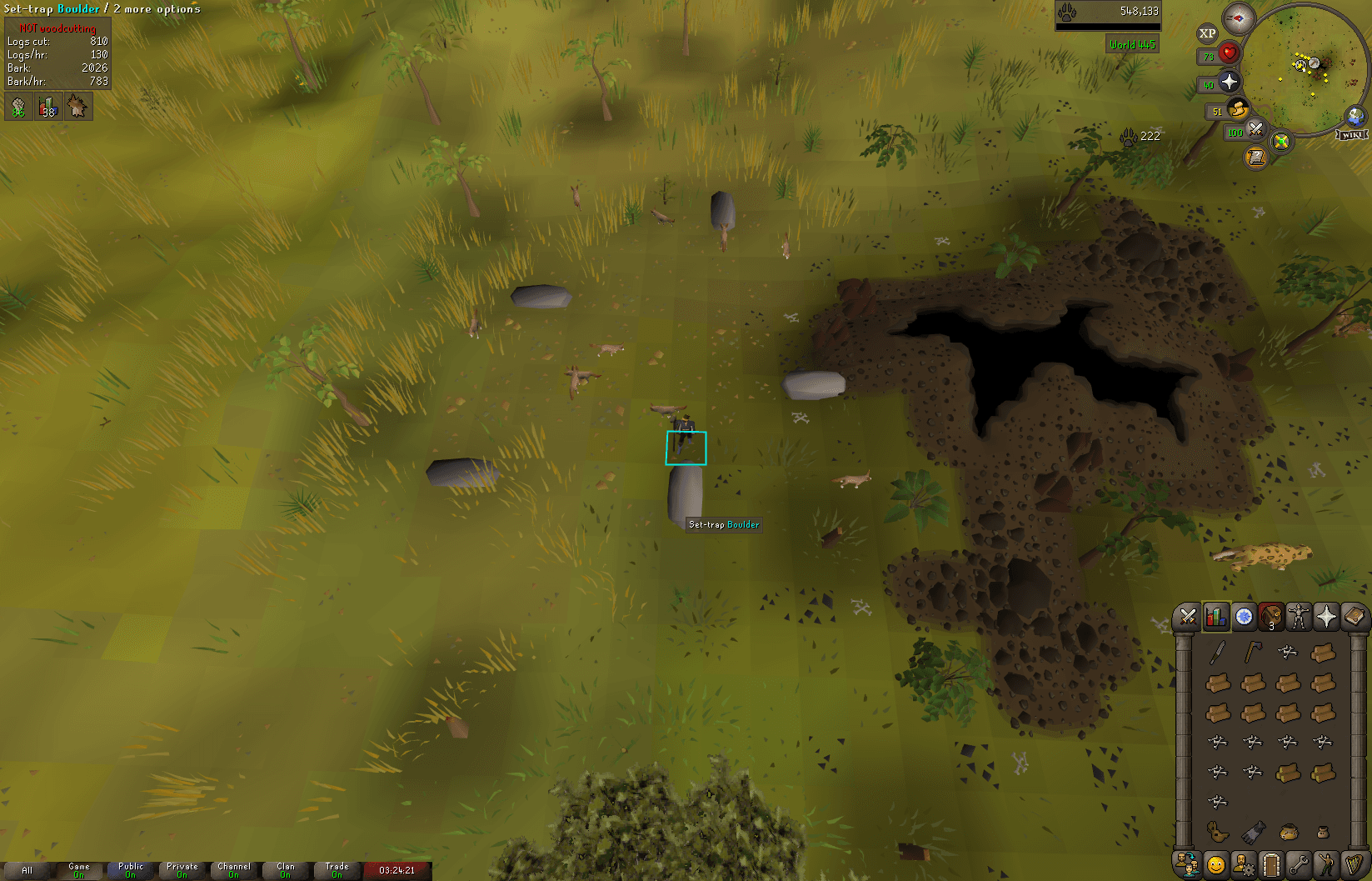The height and width of the screenshot is (881, 1372).
Task: Open the wrench Settings tab
Action: pyautogui.click(x=1298, y=863)
